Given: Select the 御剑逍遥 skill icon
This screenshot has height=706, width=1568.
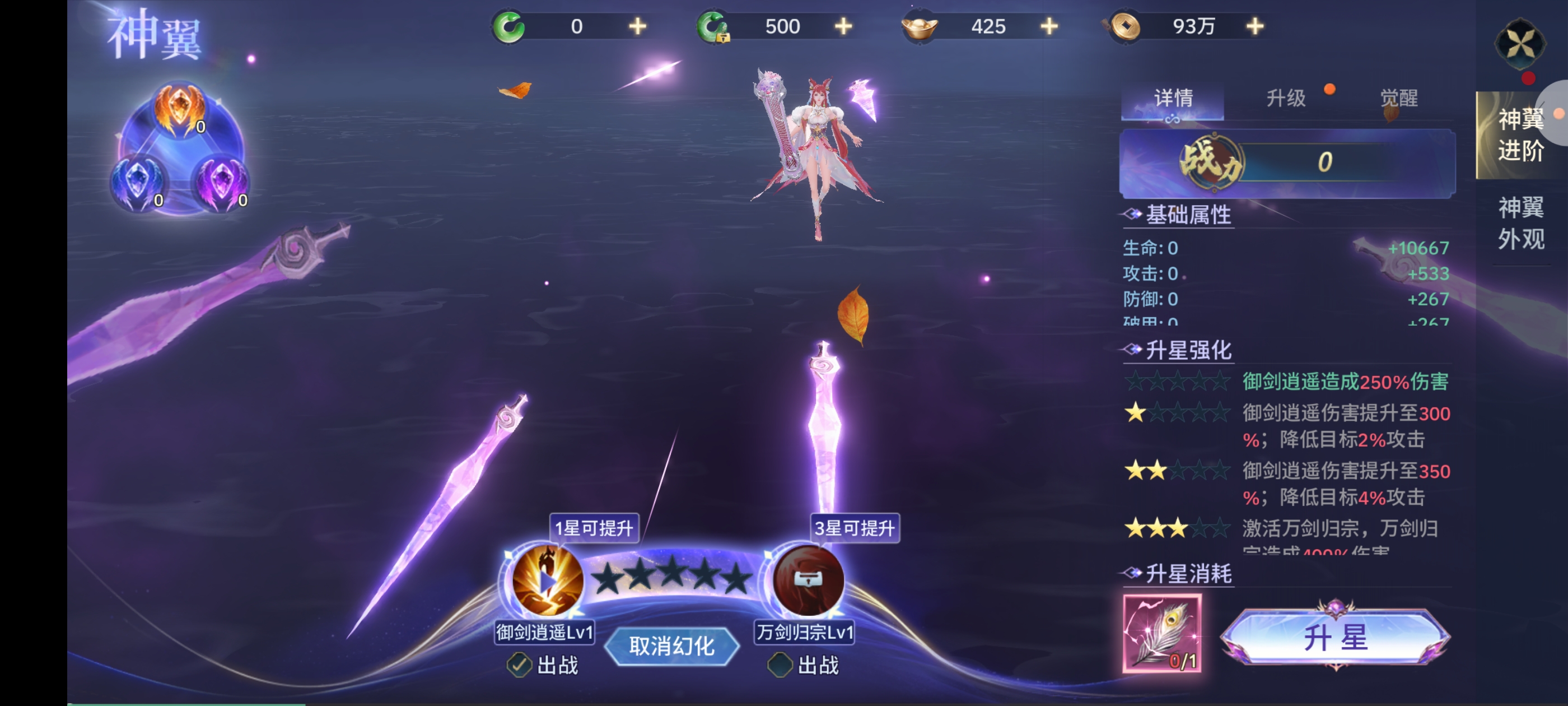Looking at the screenshot, I should pos(546,580).
